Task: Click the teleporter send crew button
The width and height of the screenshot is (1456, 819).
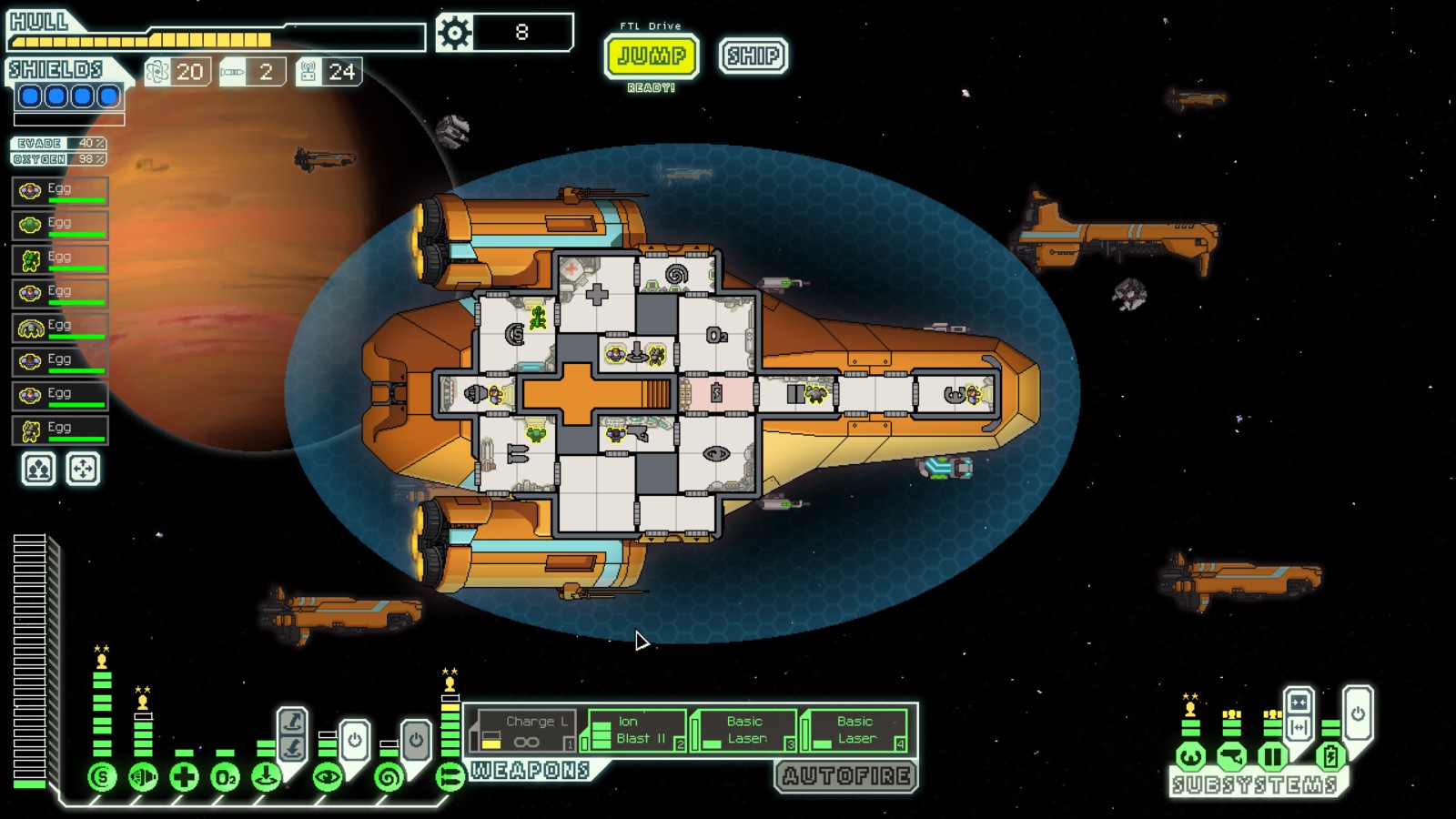Action: click(292, 723)
